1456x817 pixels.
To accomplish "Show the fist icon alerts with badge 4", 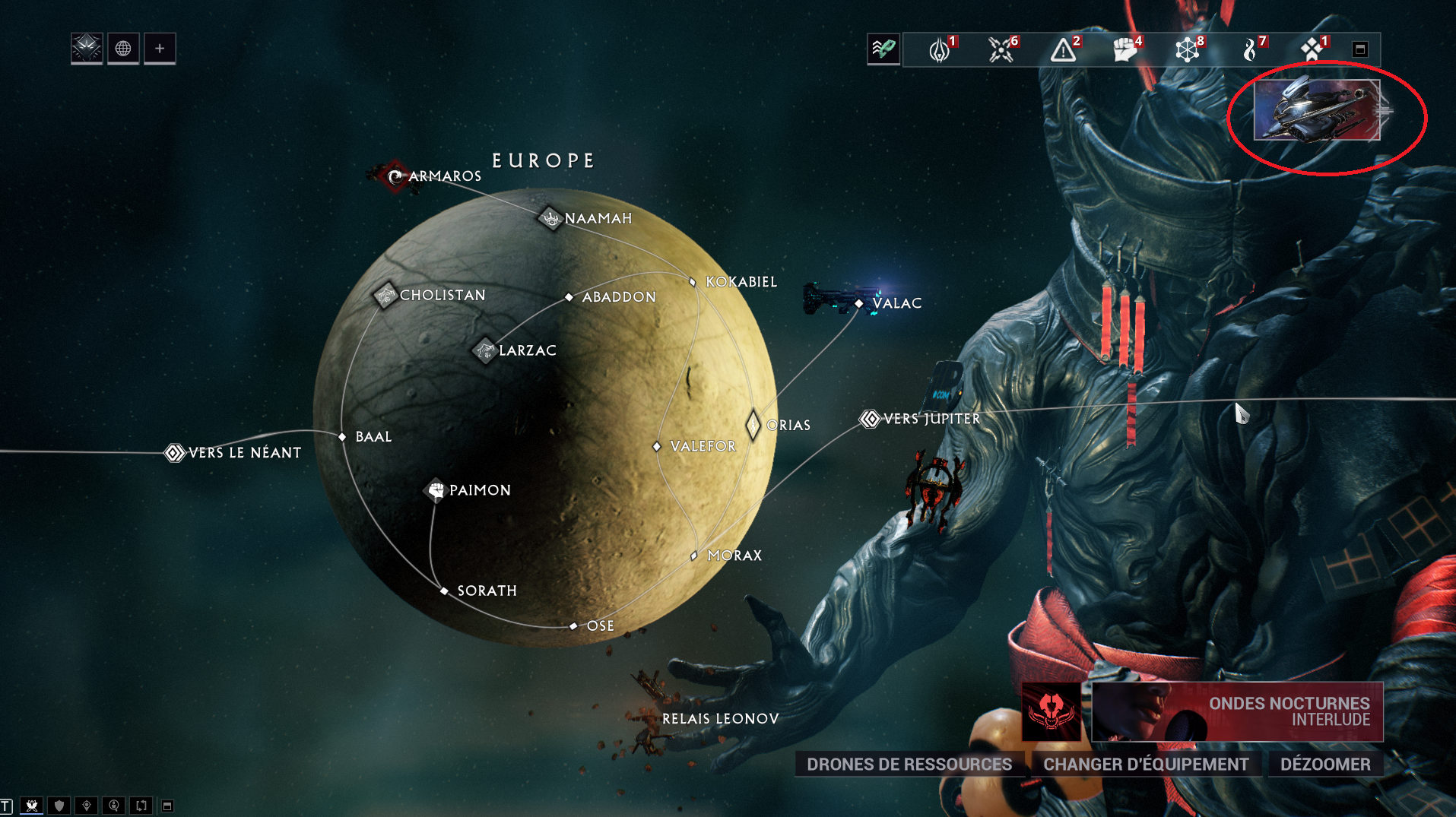I will 1125,49.
